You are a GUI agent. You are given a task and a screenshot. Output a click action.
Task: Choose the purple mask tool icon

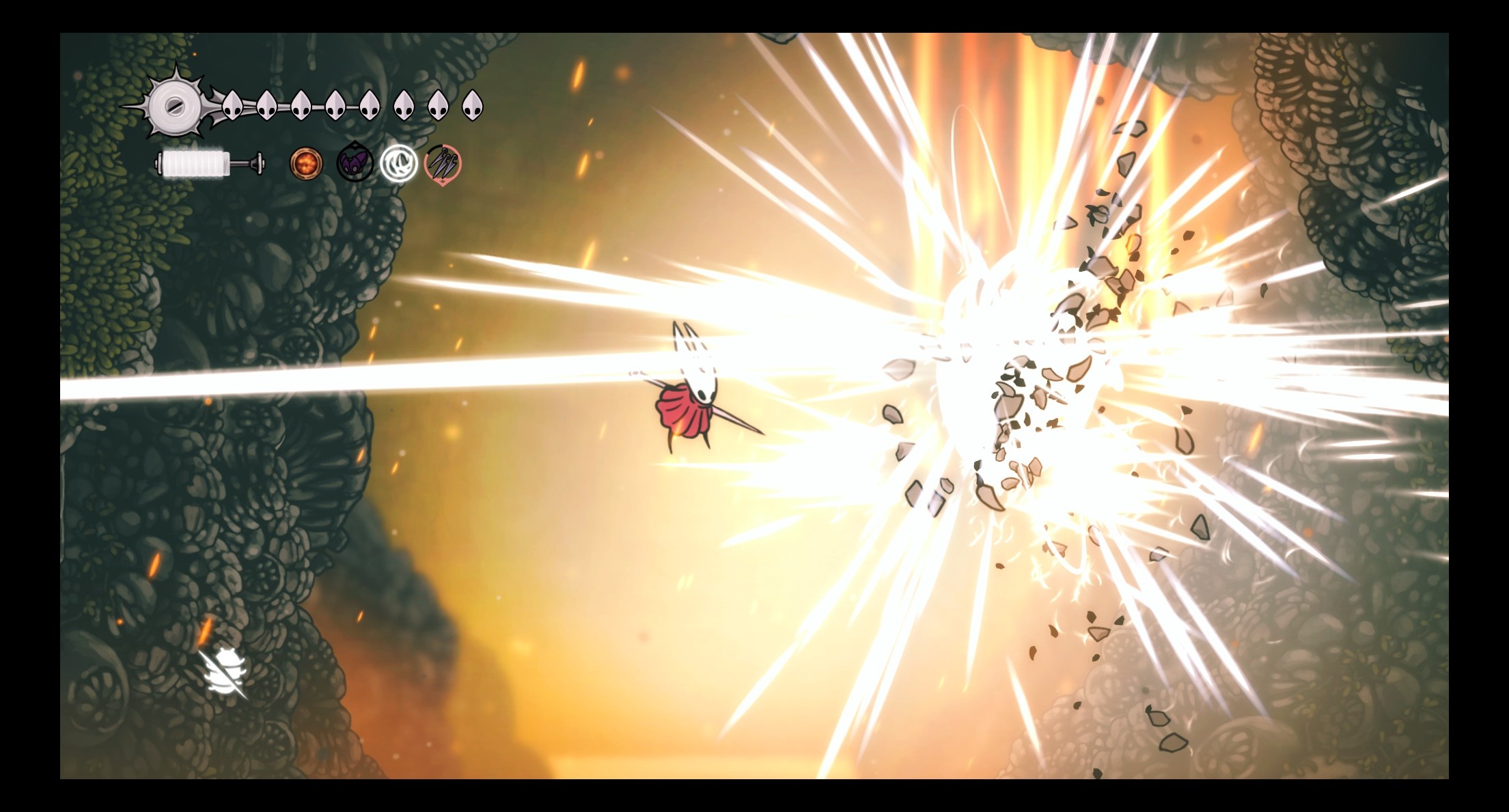click(355, 164)
